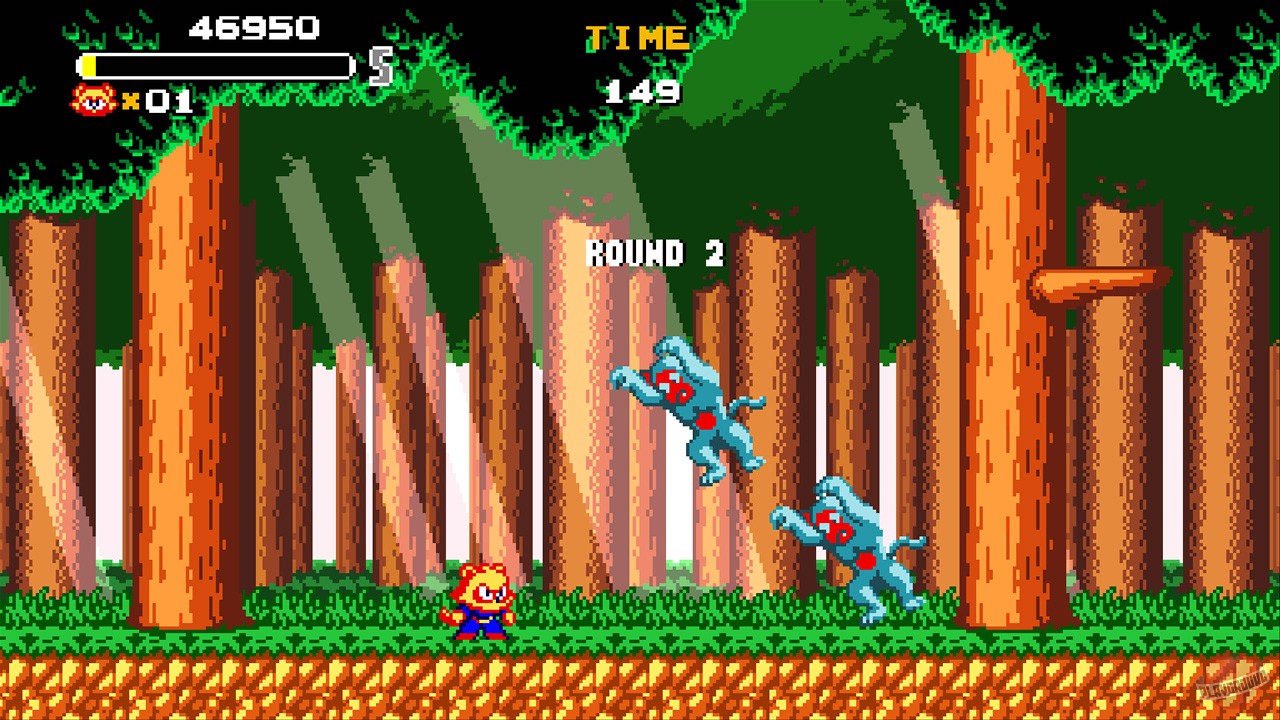
Task: Click the 'ROUND 2' announcement text
Action: (653, 253)
